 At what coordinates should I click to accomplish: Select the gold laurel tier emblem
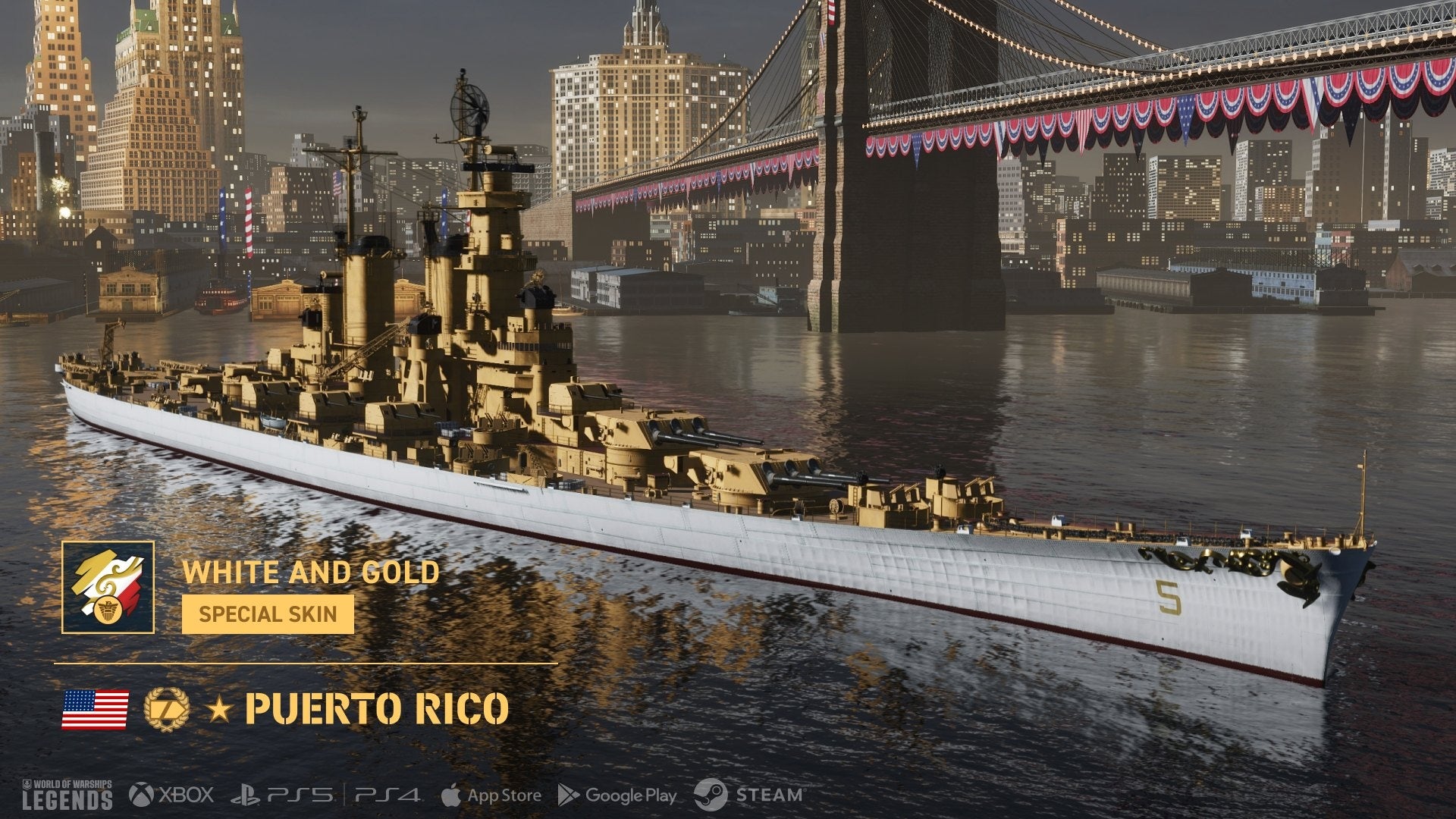coord(166,709)
